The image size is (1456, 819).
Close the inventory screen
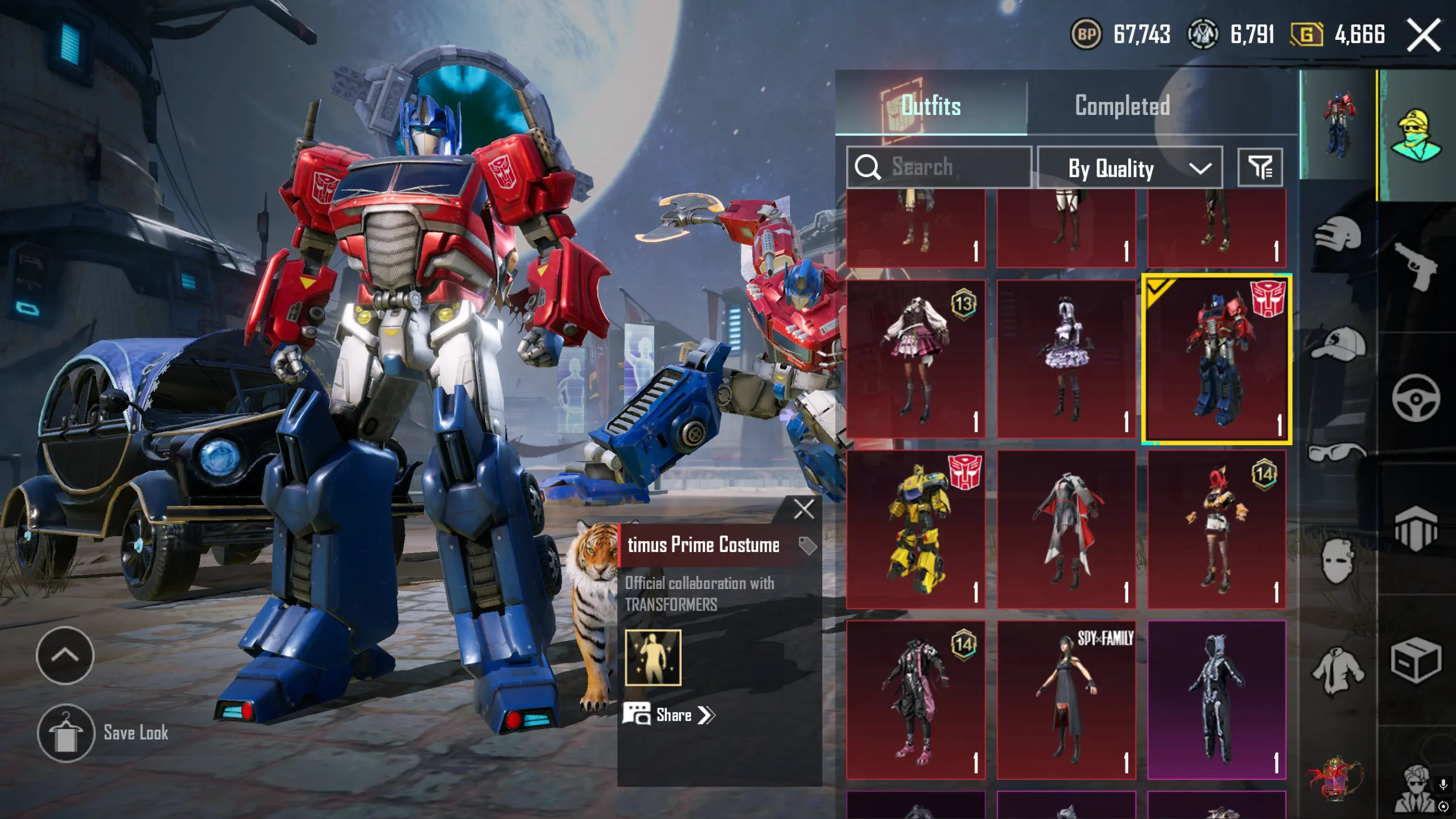(1423, 35)
